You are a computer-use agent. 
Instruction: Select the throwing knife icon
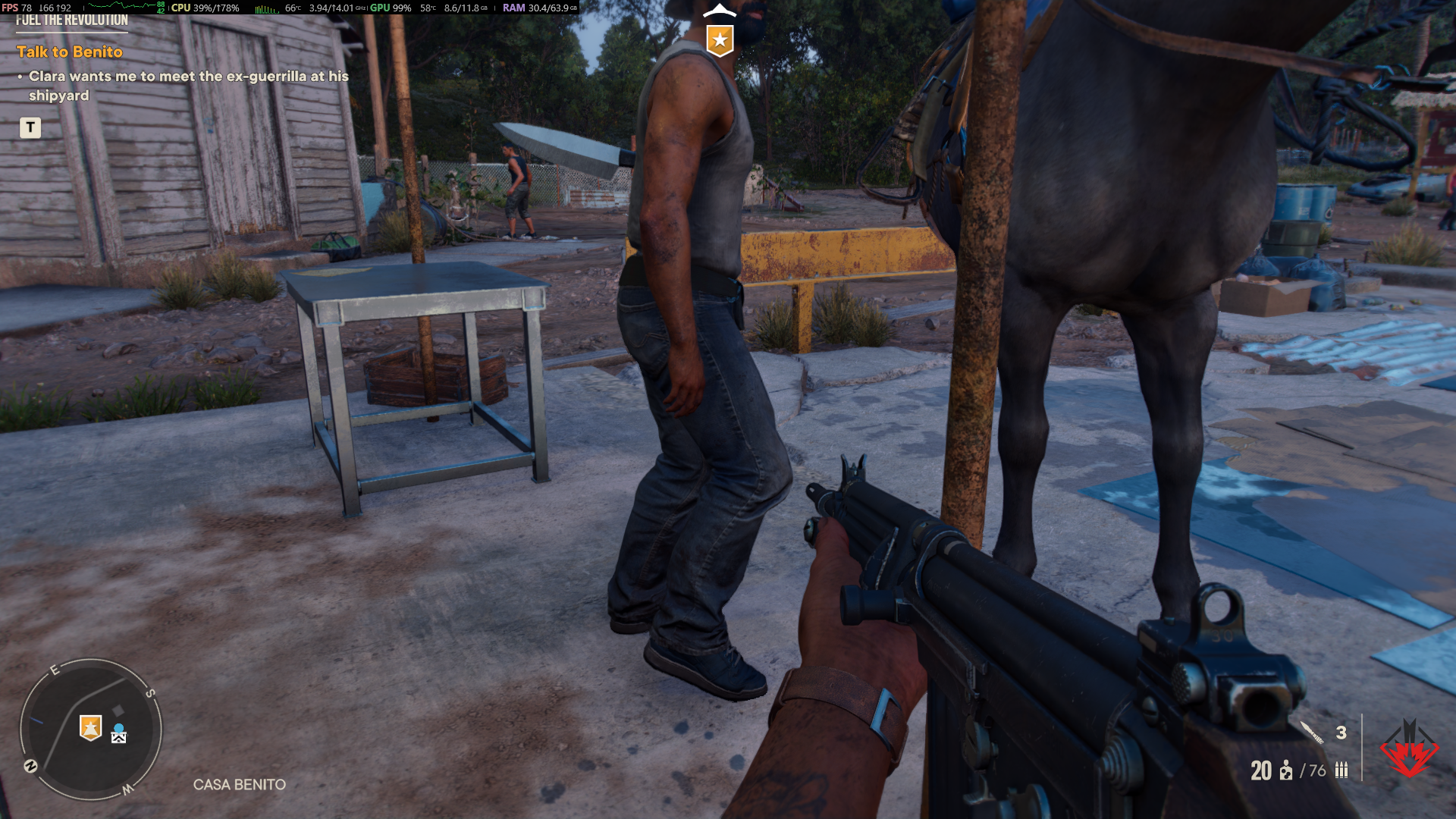[1313, 733]
